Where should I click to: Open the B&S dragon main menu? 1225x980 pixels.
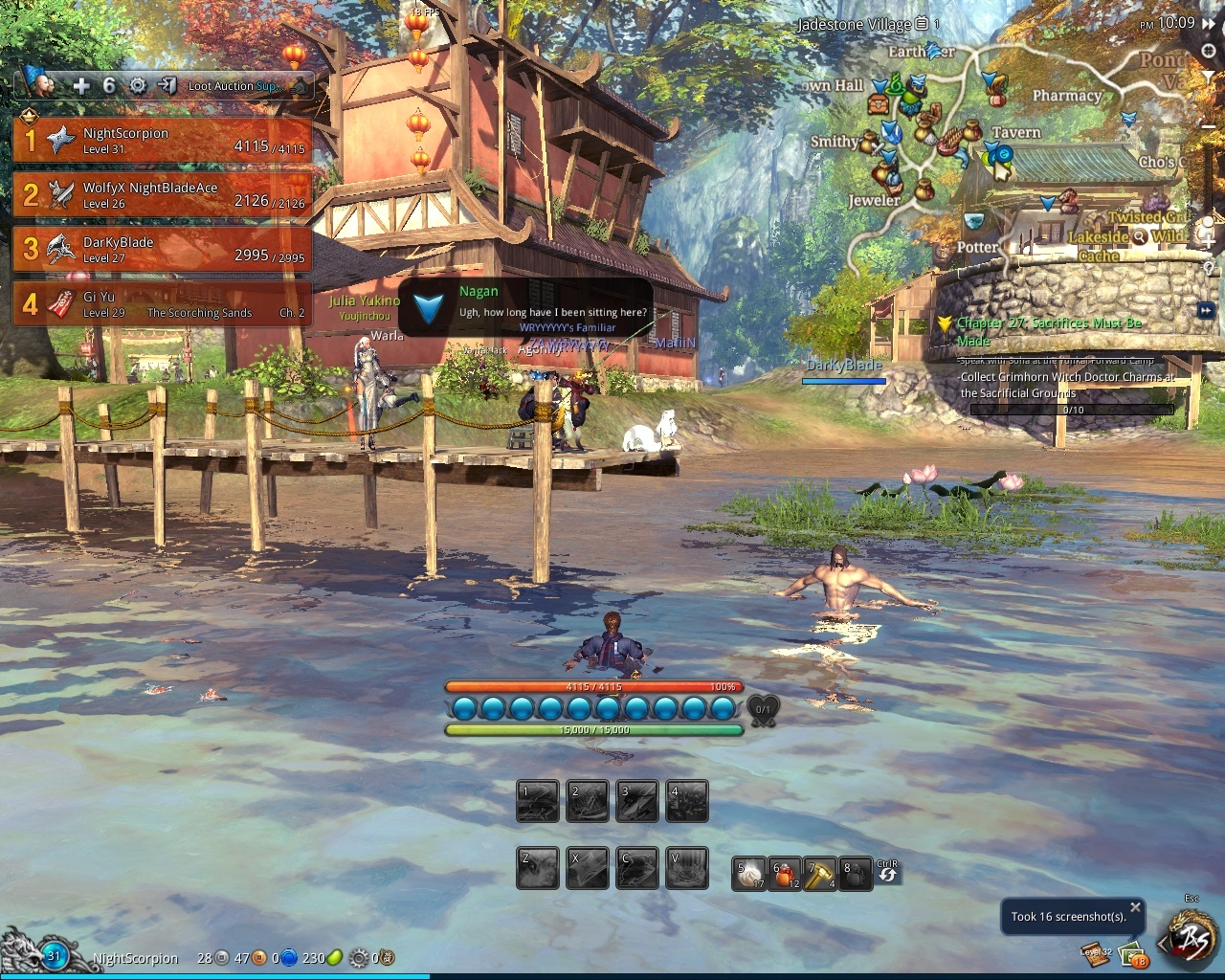(1192, 941)
